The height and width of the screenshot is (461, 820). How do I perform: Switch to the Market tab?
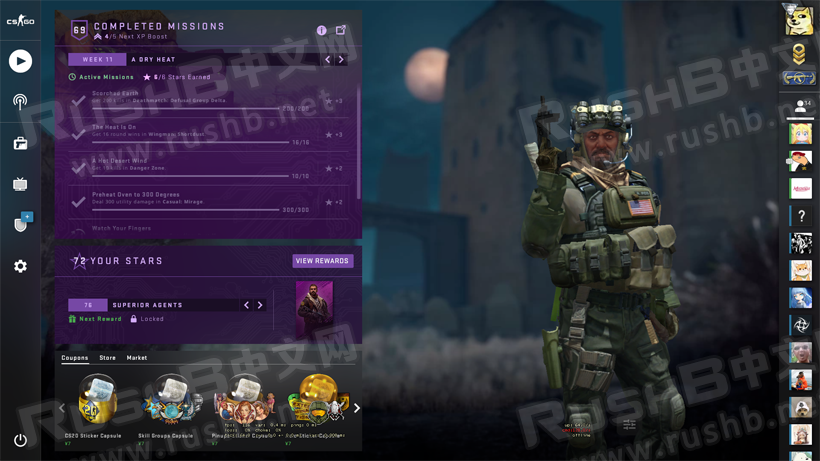coord(137,358)
